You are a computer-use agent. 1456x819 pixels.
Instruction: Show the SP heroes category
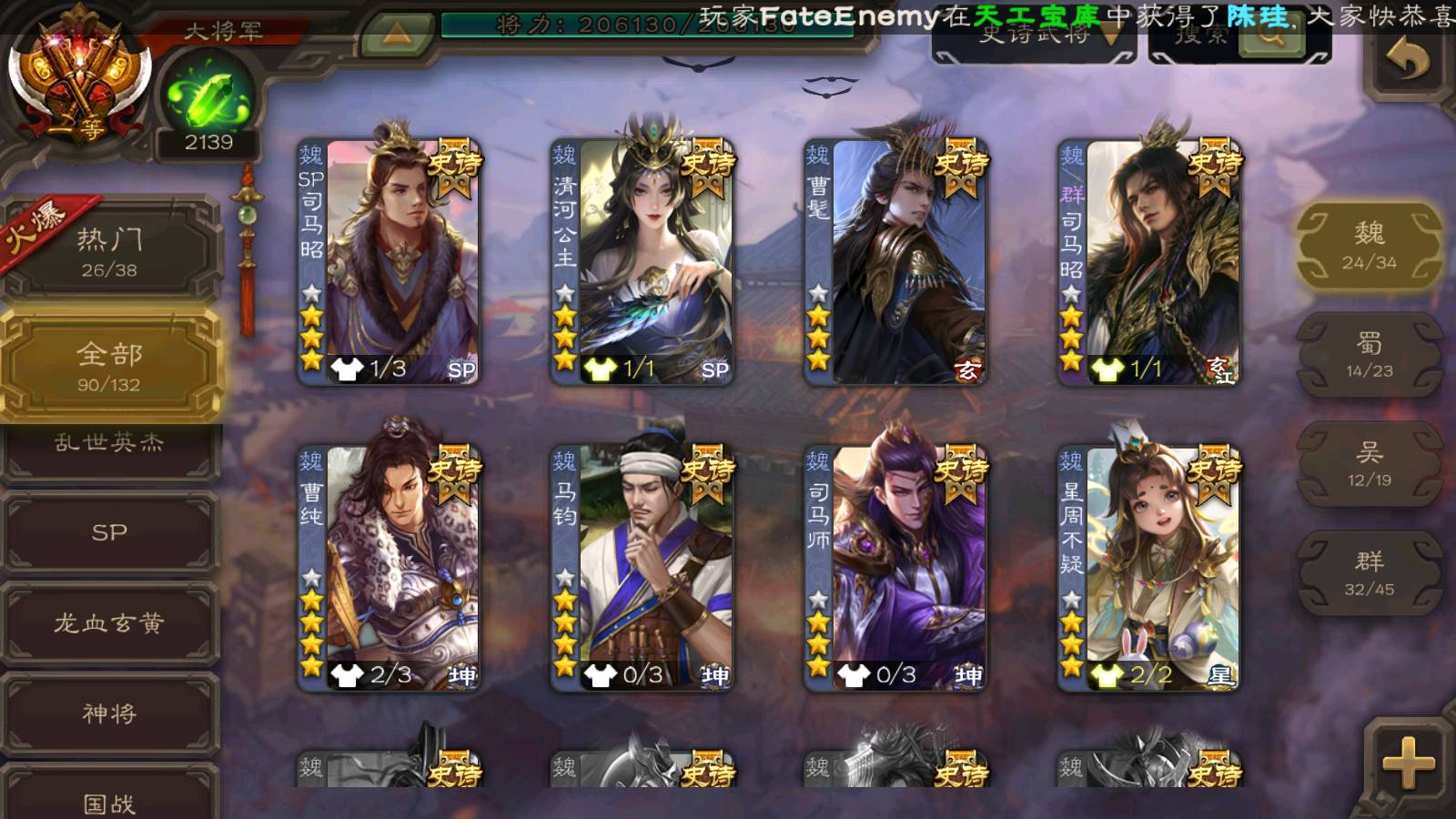click(x=109, y=532)
